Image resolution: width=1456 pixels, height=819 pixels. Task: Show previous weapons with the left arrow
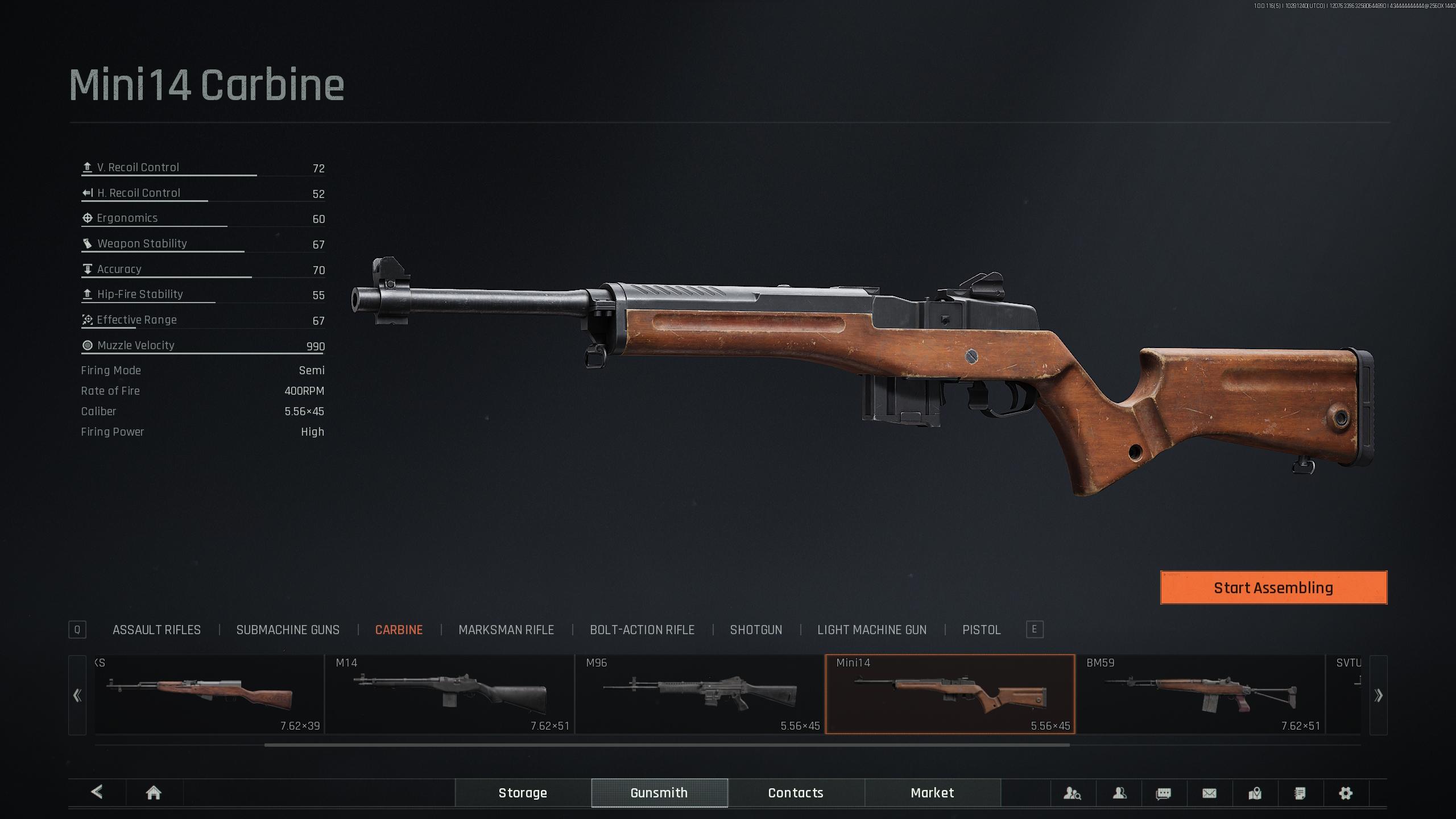tap(77, 695)
